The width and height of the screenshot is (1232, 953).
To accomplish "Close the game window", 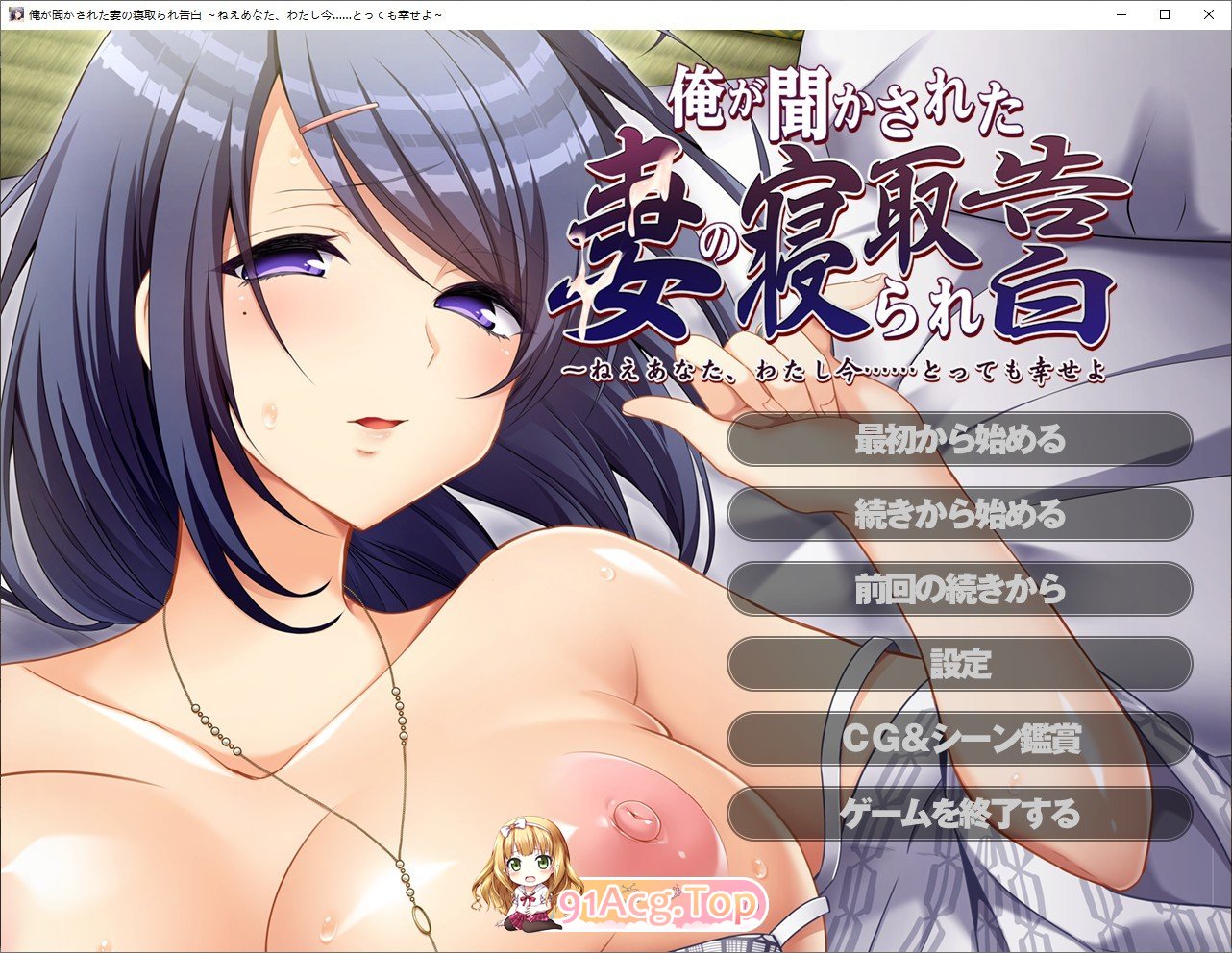I will click(1208, 14).
